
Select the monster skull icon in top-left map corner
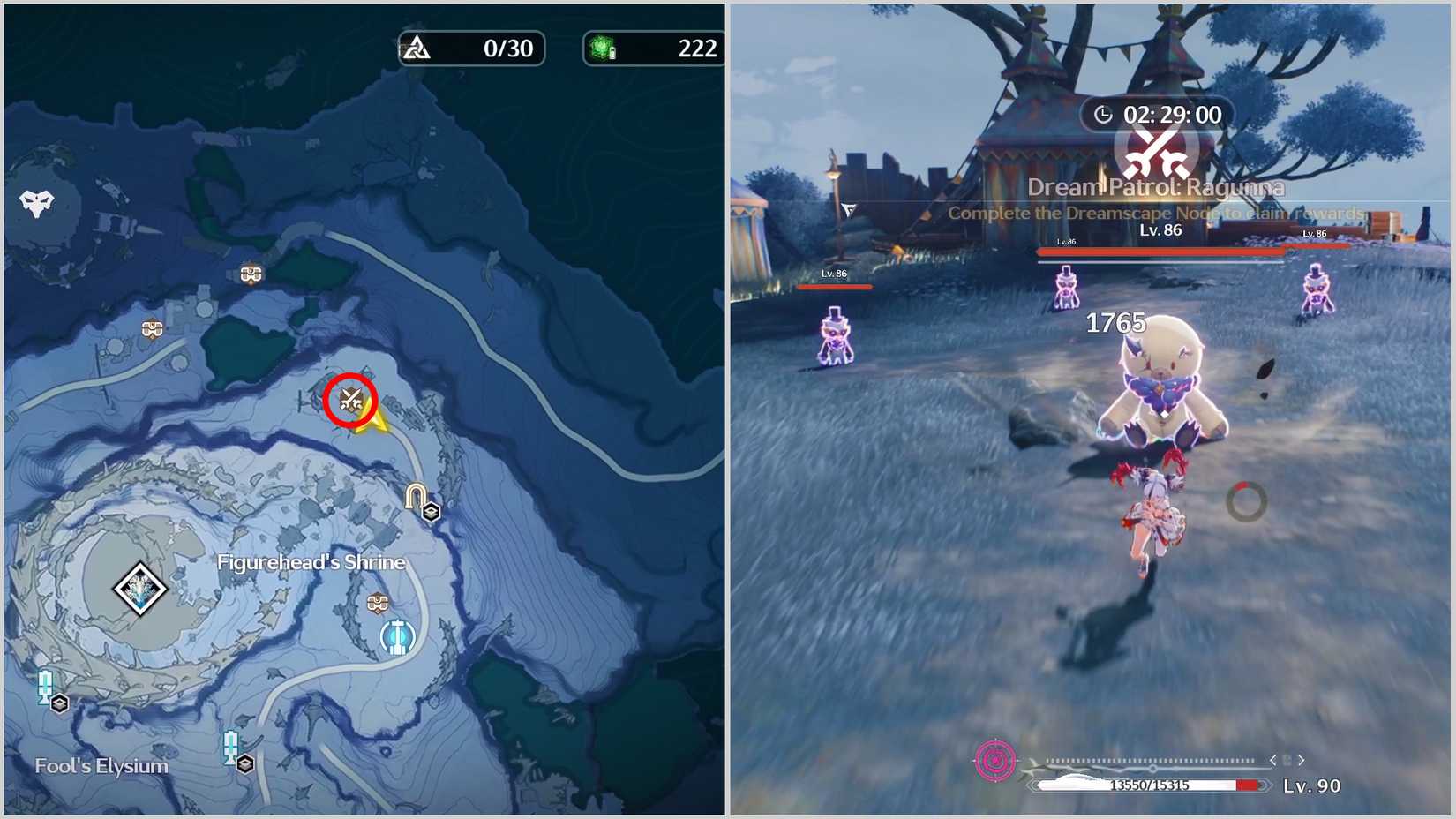click(x=35, y=200)
